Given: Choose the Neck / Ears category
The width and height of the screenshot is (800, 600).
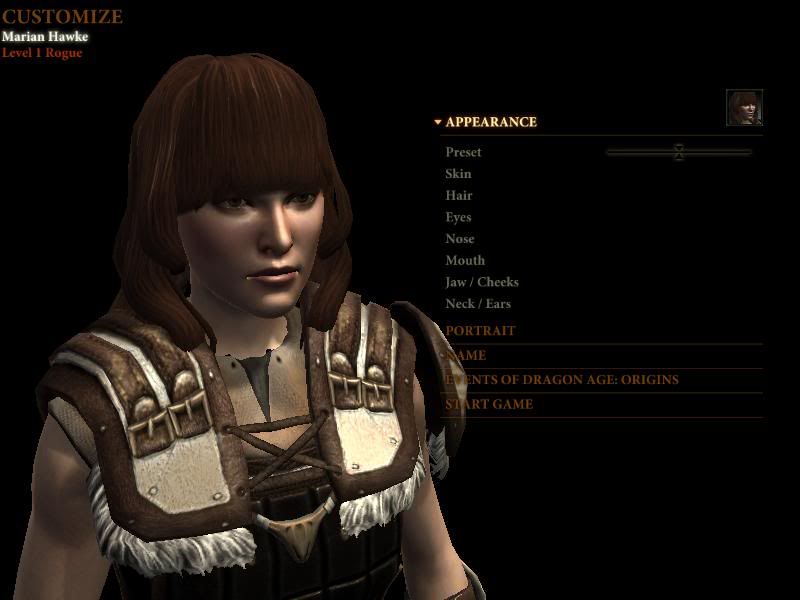Looking at the screenshot, I should coord(478,304).
